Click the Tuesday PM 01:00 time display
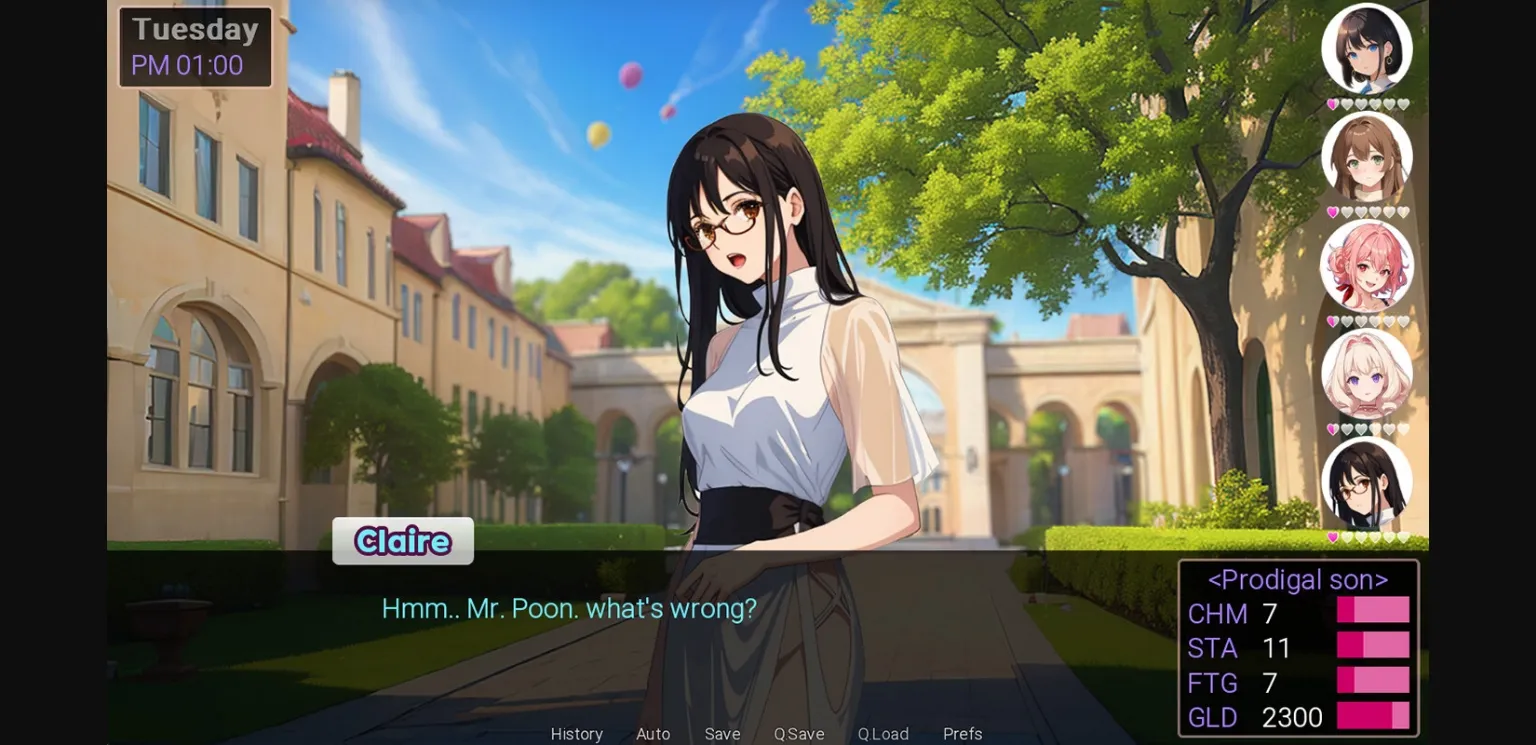The image size is (1536, 745). [x=195, y=46]
